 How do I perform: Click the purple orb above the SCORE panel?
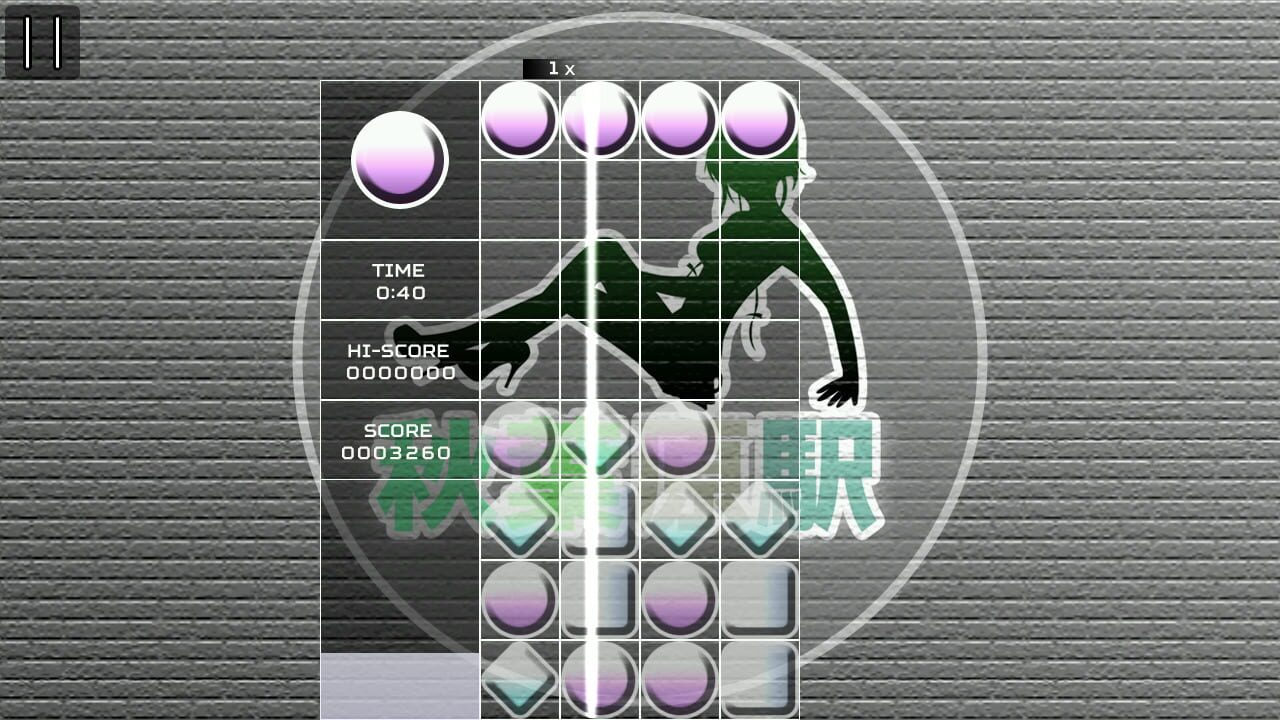coord(520,443)
